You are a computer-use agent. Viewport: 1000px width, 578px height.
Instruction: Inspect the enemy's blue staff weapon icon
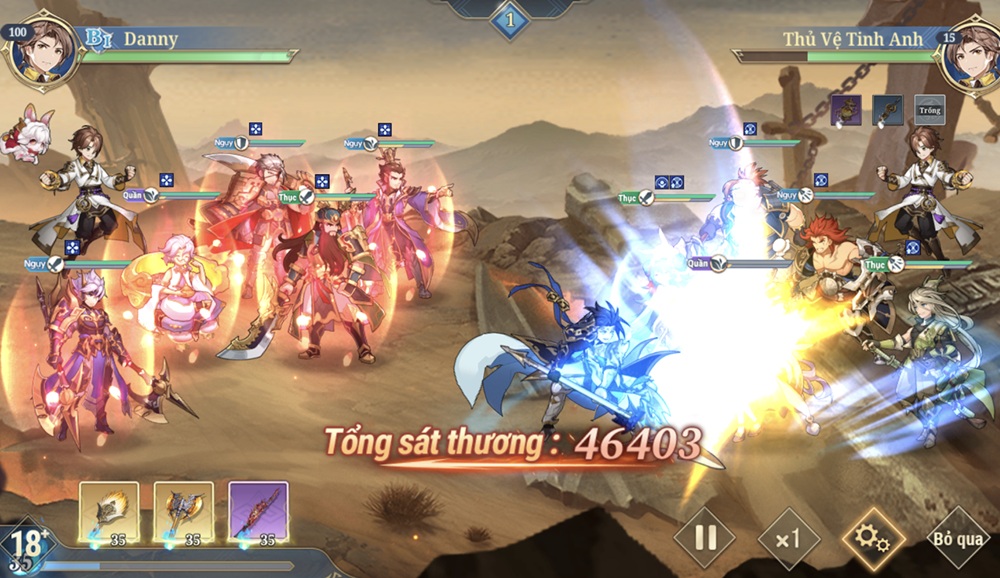click(887, 110)
